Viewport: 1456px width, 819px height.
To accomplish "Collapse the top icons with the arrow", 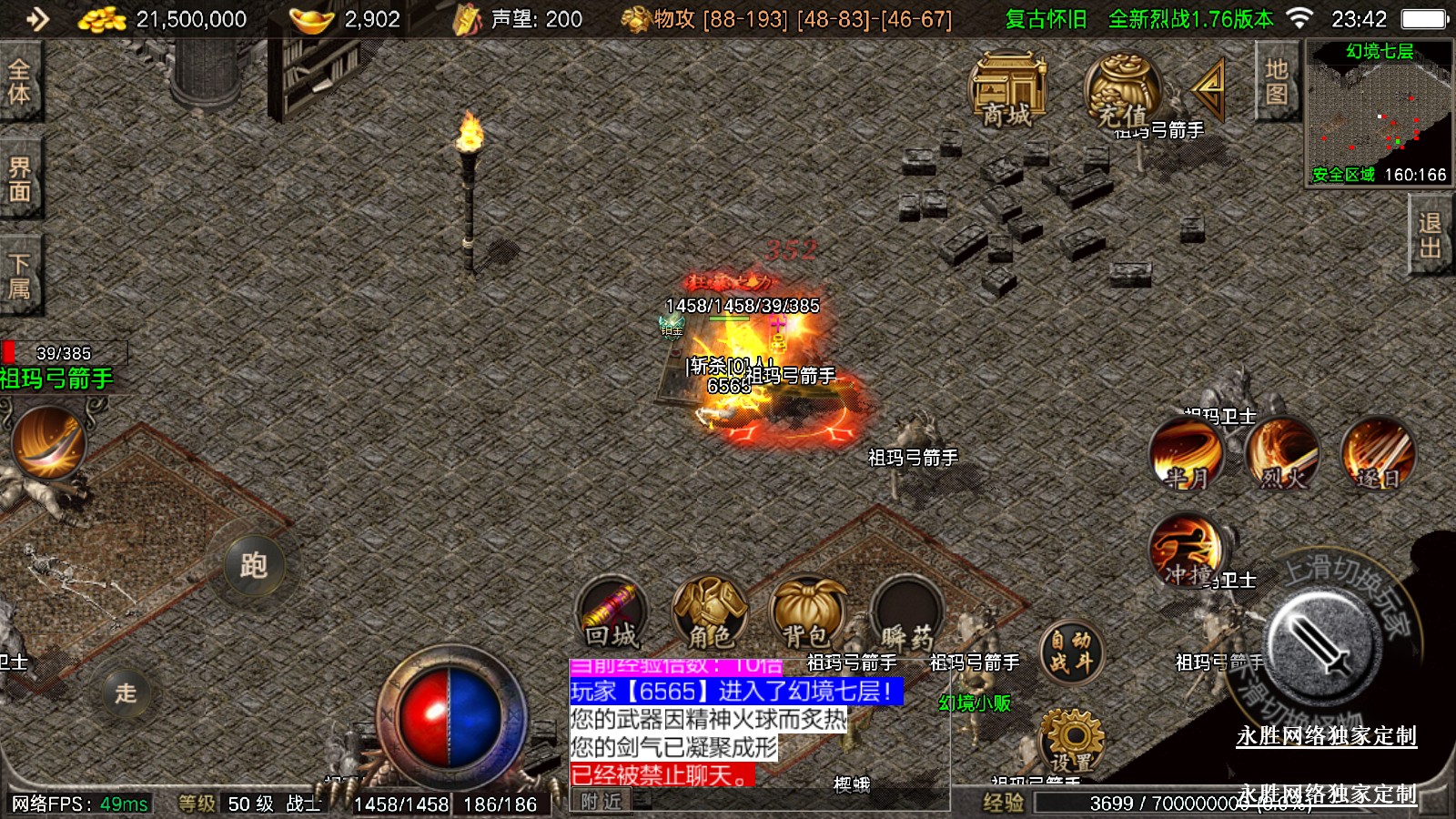I will (1210, 88).
